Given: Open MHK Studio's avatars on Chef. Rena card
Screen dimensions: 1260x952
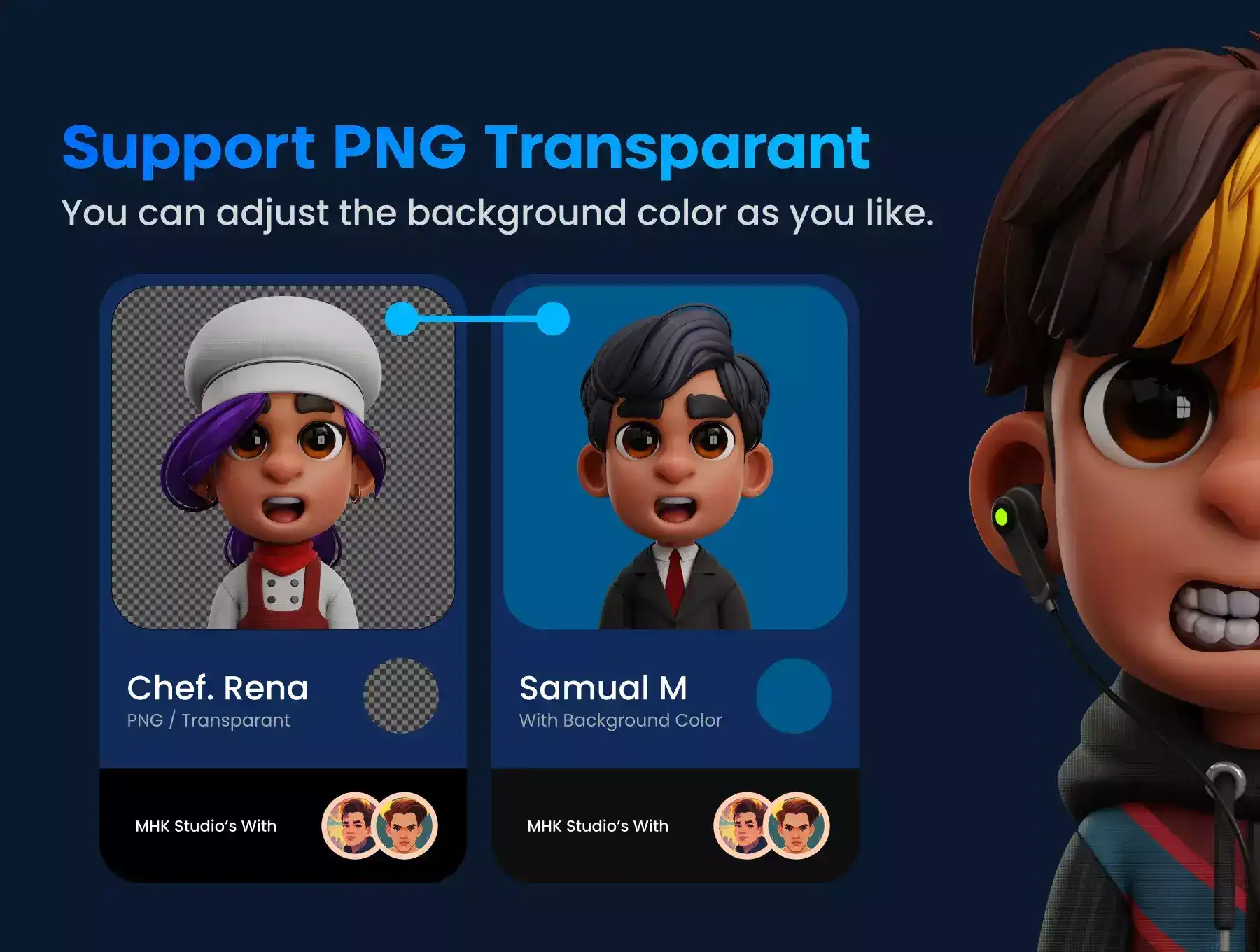Looking at the screenshot, I should coord(379,825).
